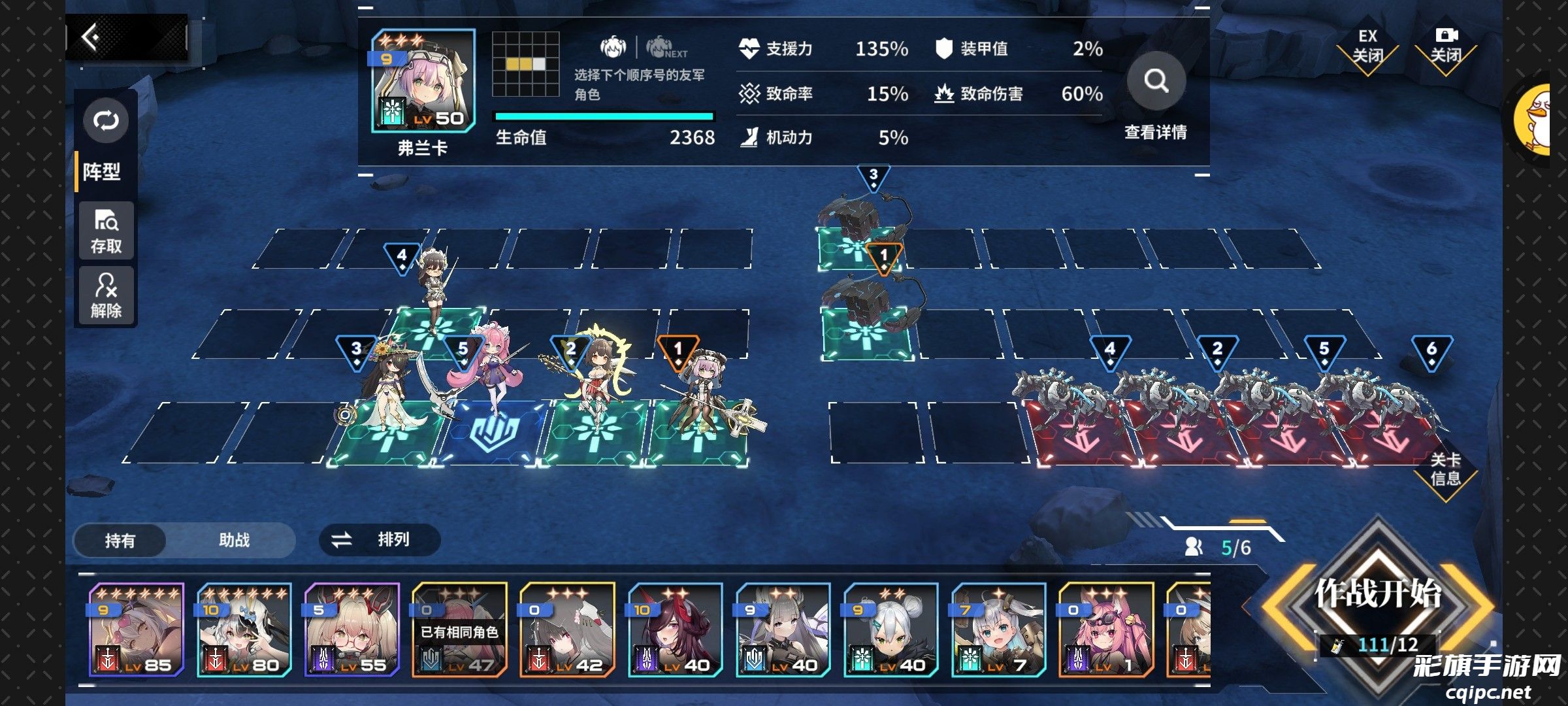The height and width of the screenshot is (706, 1568).
Task: Open the 存取 formation save menu
Action: point(106,231)
